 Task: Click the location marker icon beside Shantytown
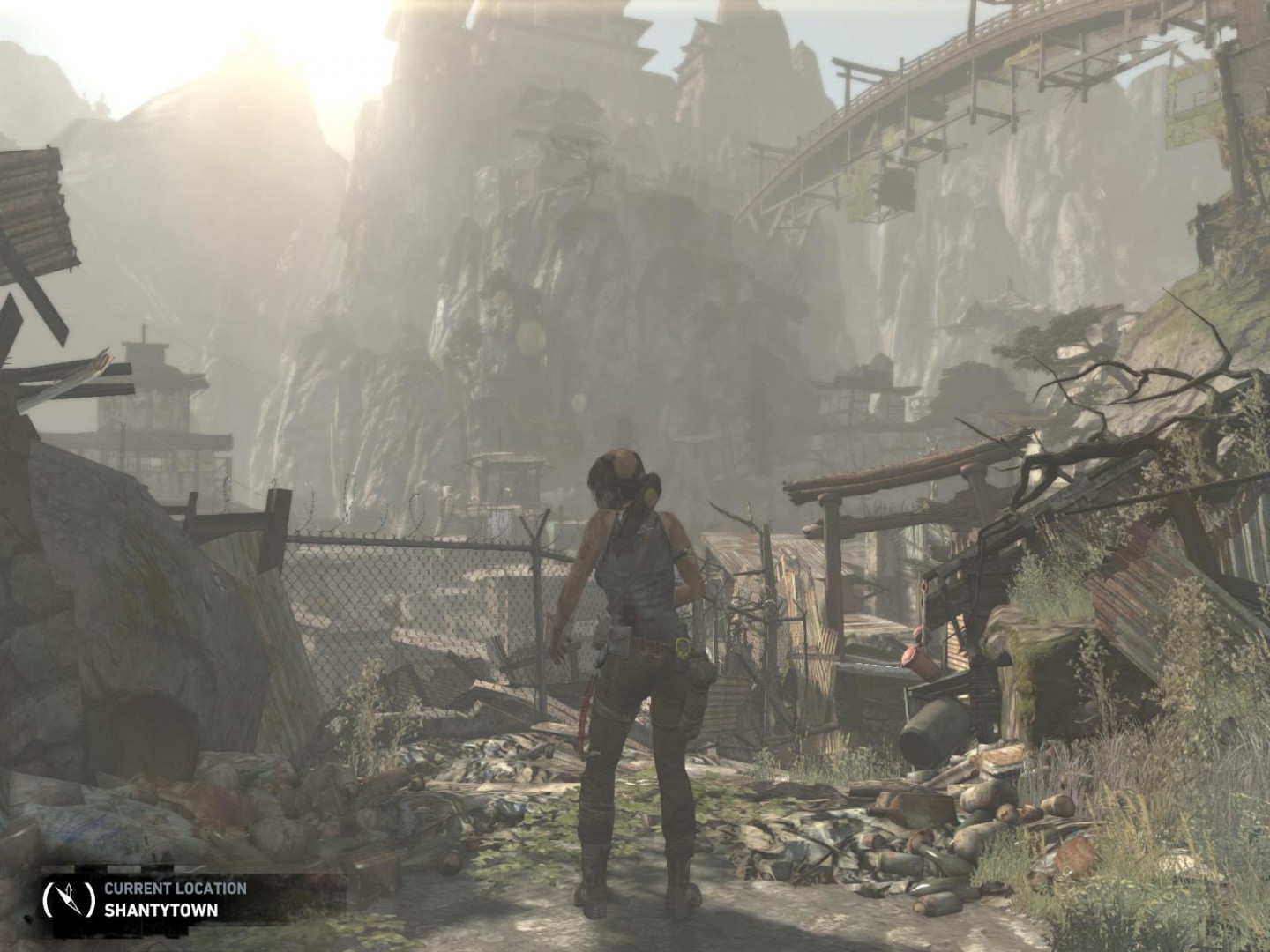click(x=69, y=896)
